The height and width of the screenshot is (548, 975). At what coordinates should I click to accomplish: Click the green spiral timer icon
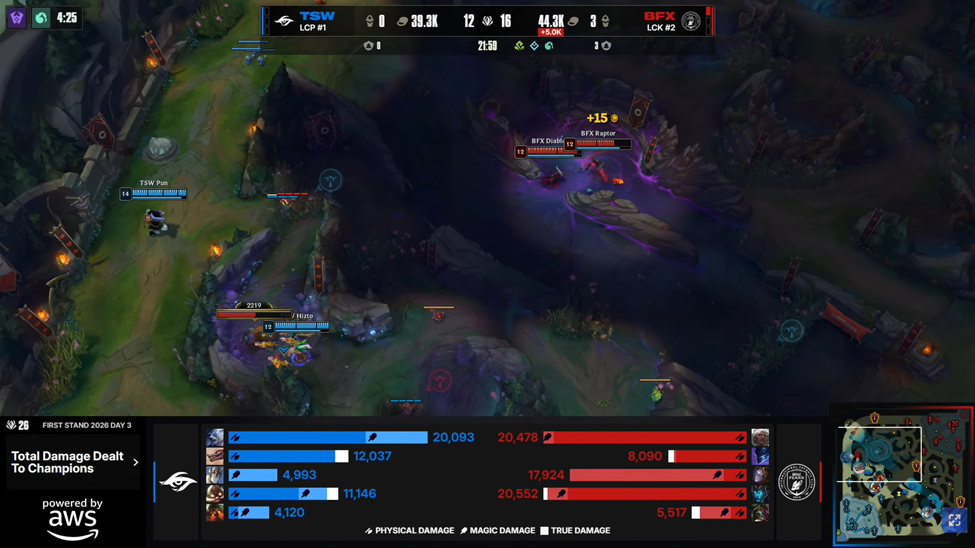pyautogui.click(x=41, y=18)
